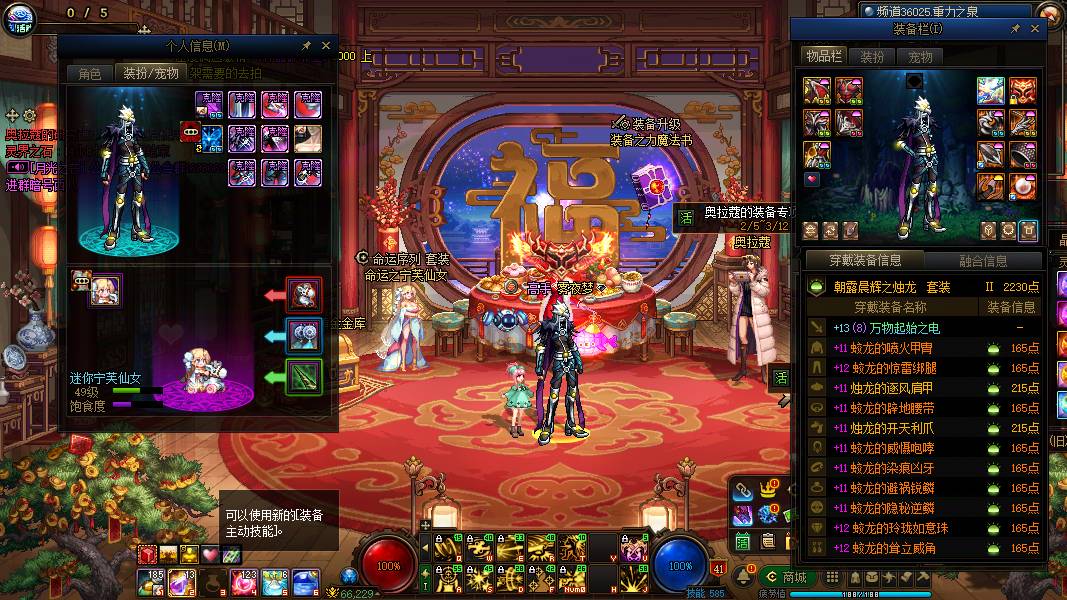Switch to 融合信息 fusion info tab
The image size is (1067, 600).
coord(983,261)
